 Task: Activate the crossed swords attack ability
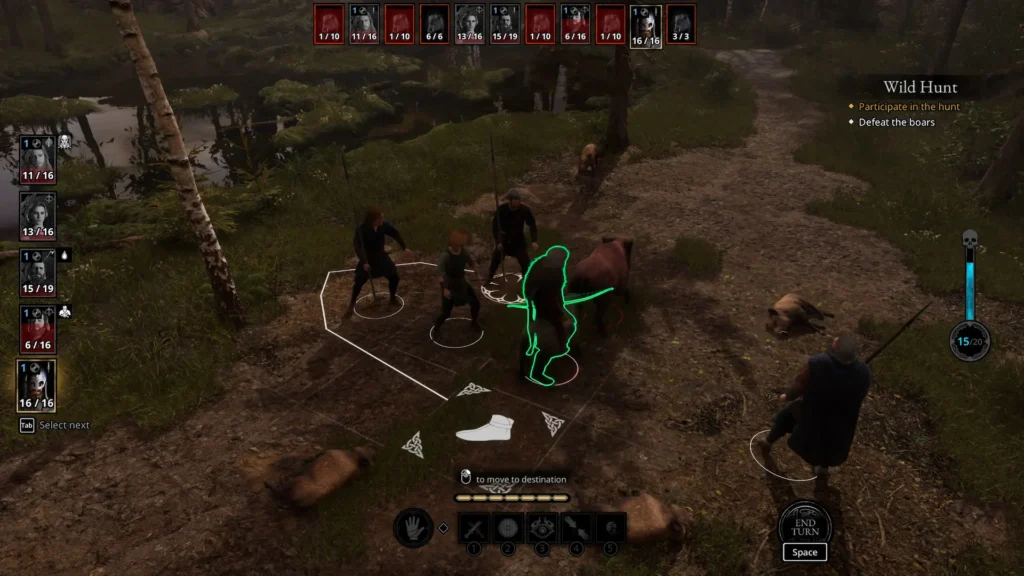click(473, 527)
